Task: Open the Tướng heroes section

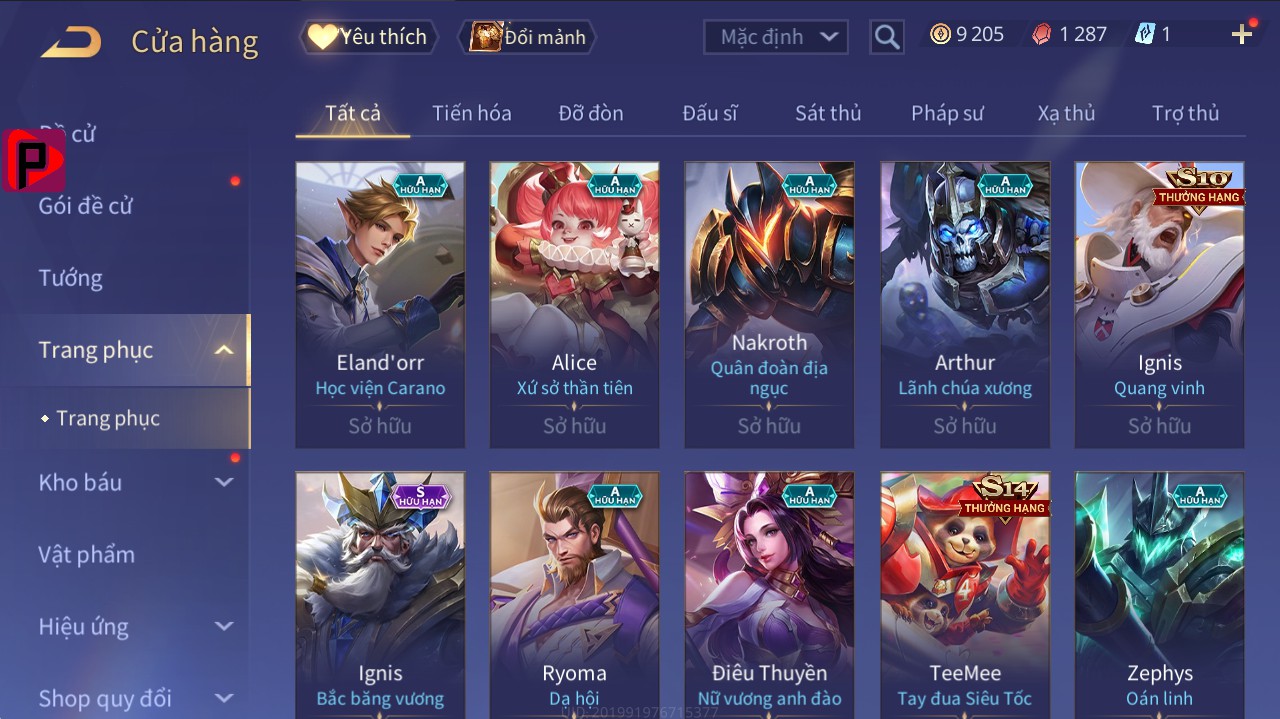Action: tap(71, 278)
